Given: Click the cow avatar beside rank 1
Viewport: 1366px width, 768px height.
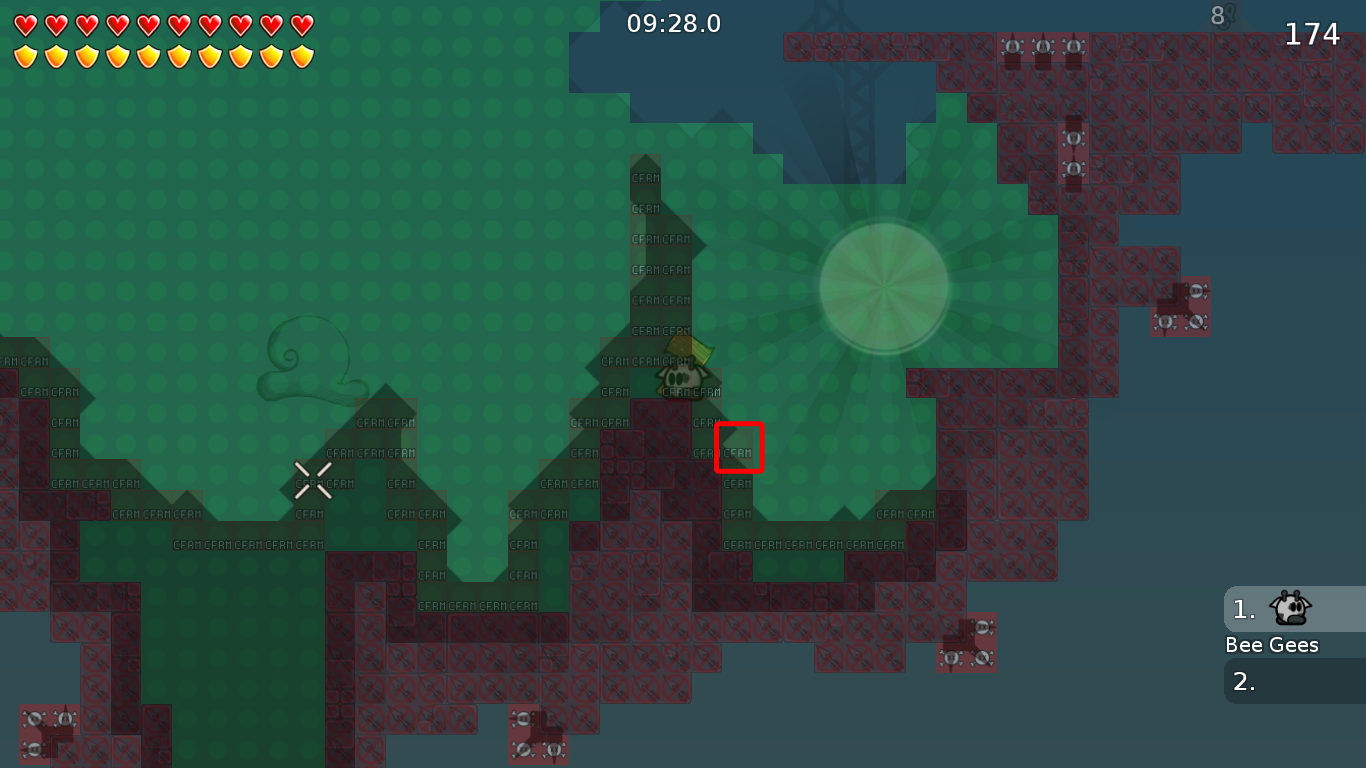Looking at the screenshot, I should point(1289,610).
